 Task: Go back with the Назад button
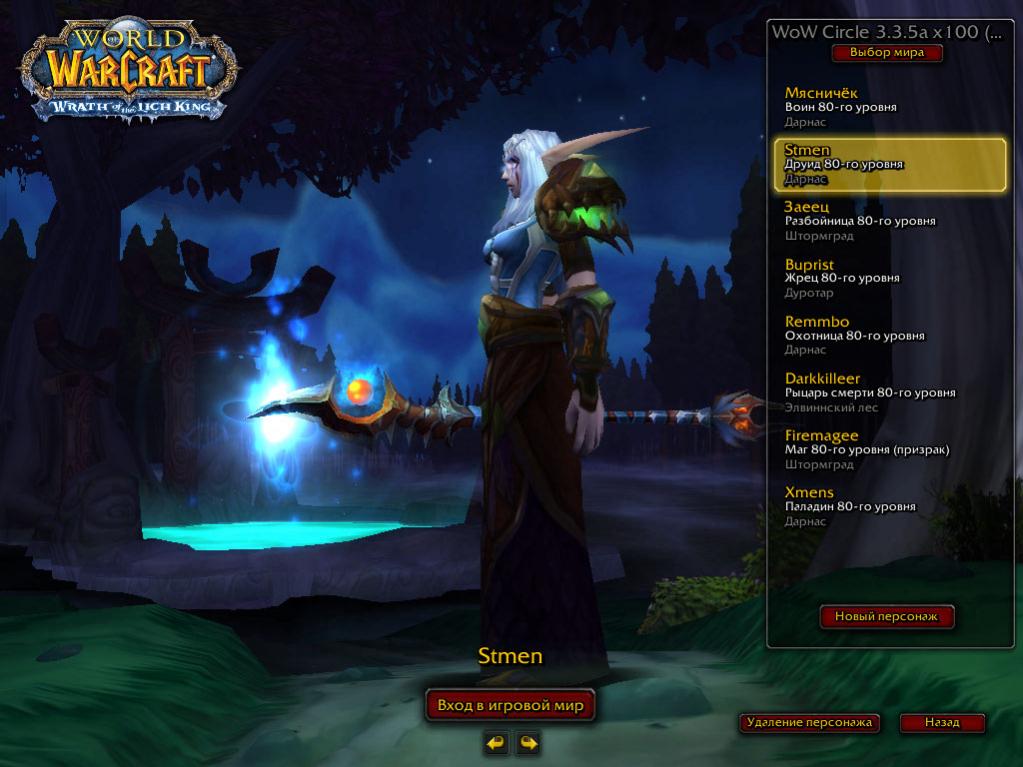pyautogui.click(x=941, y=722)
